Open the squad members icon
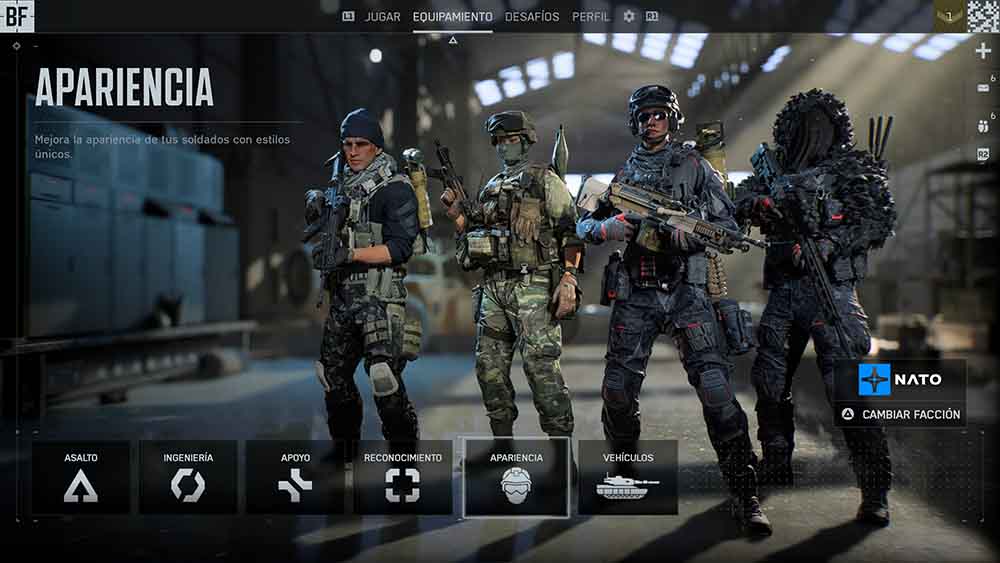 (982, 125)
